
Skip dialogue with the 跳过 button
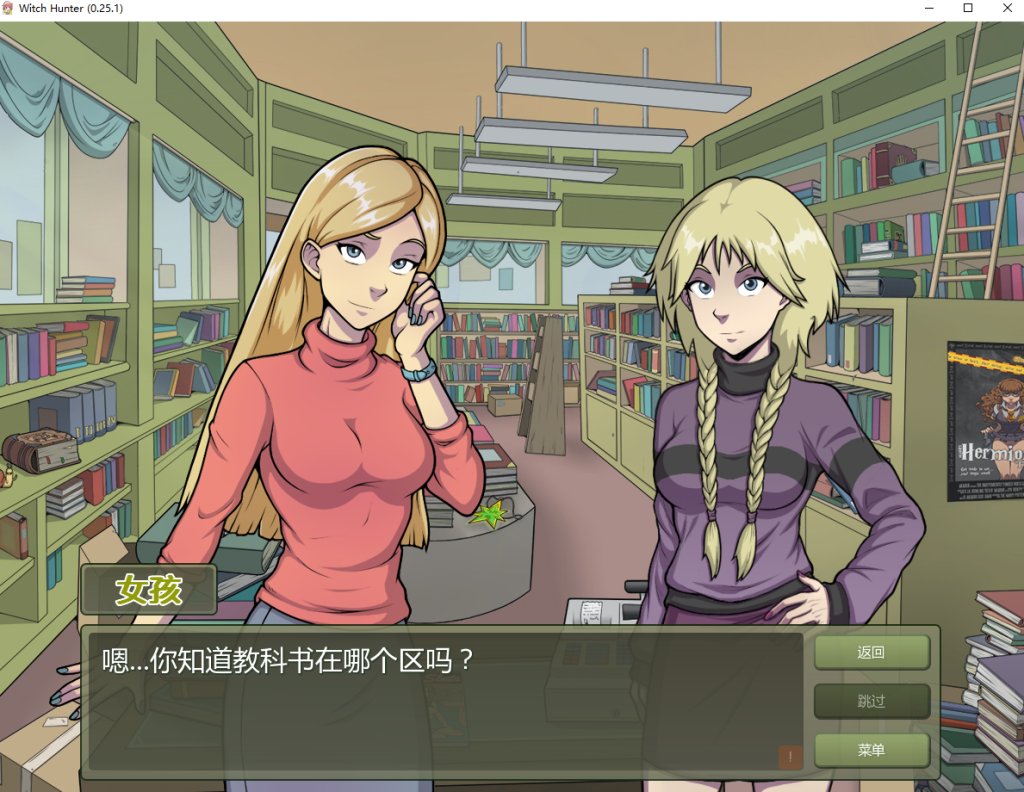tap(871, 701)
